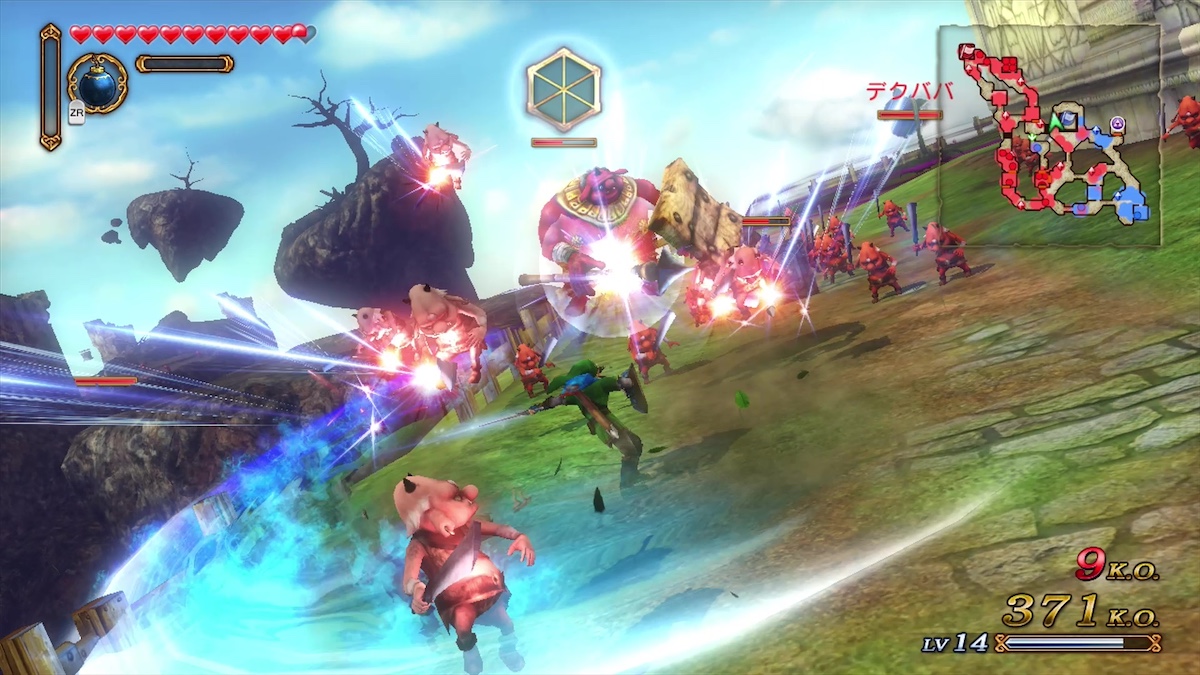Select the bomb item icon
The width and height of the screenshot is (1200, 675).
[x=97, y=84]
